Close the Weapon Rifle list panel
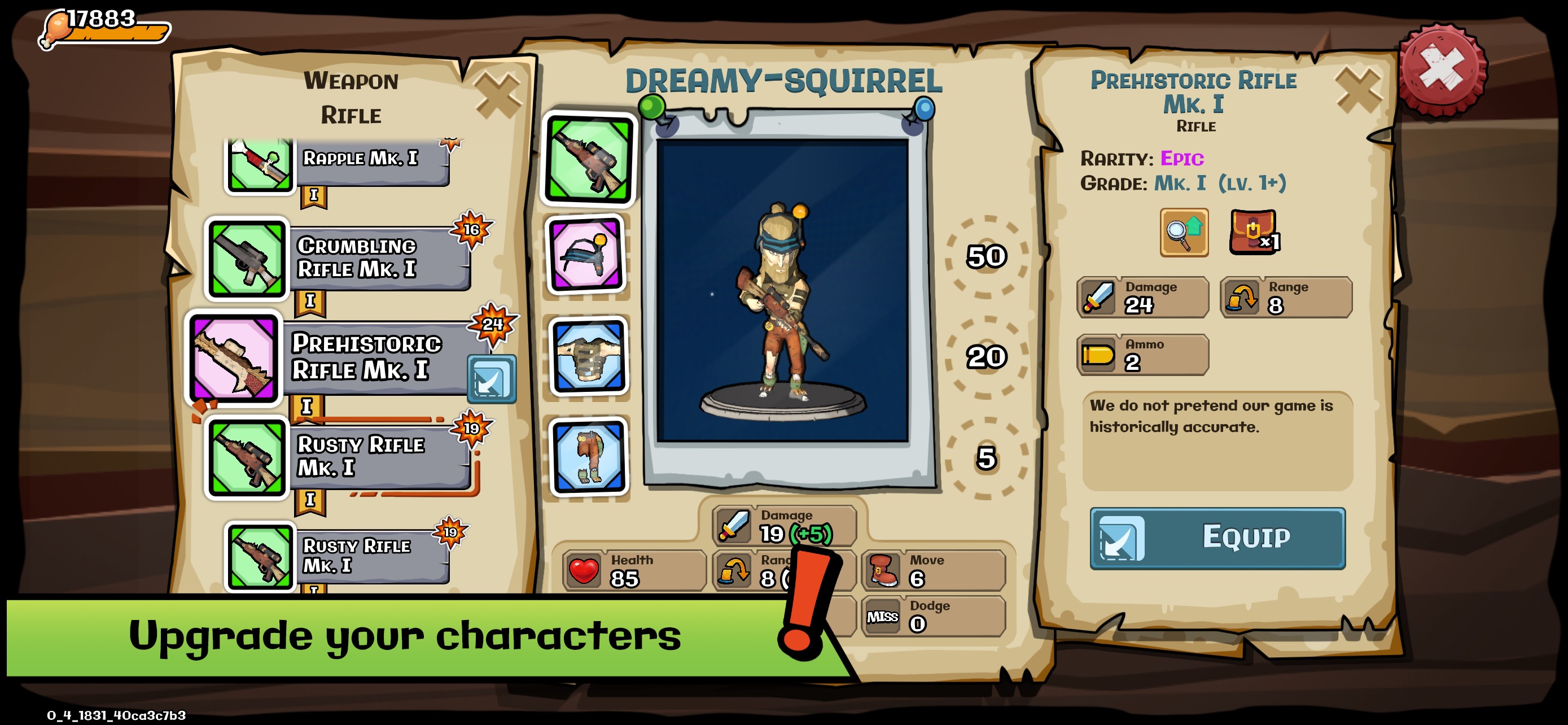 498,94
